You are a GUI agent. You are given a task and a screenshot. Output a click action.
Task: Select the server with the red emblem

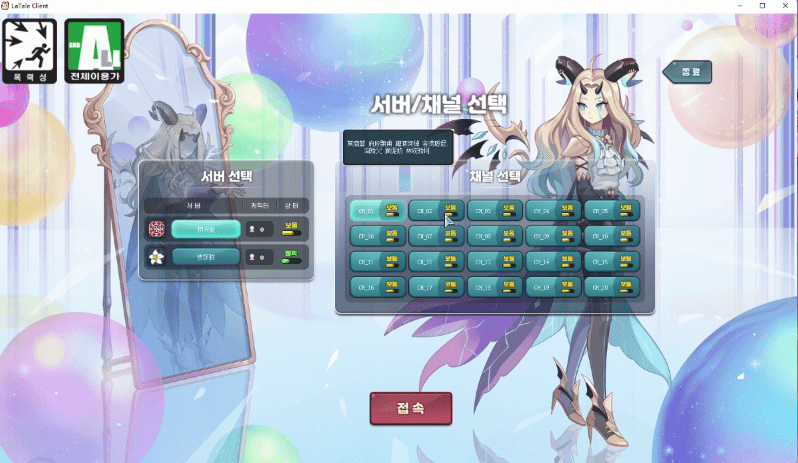205,229
